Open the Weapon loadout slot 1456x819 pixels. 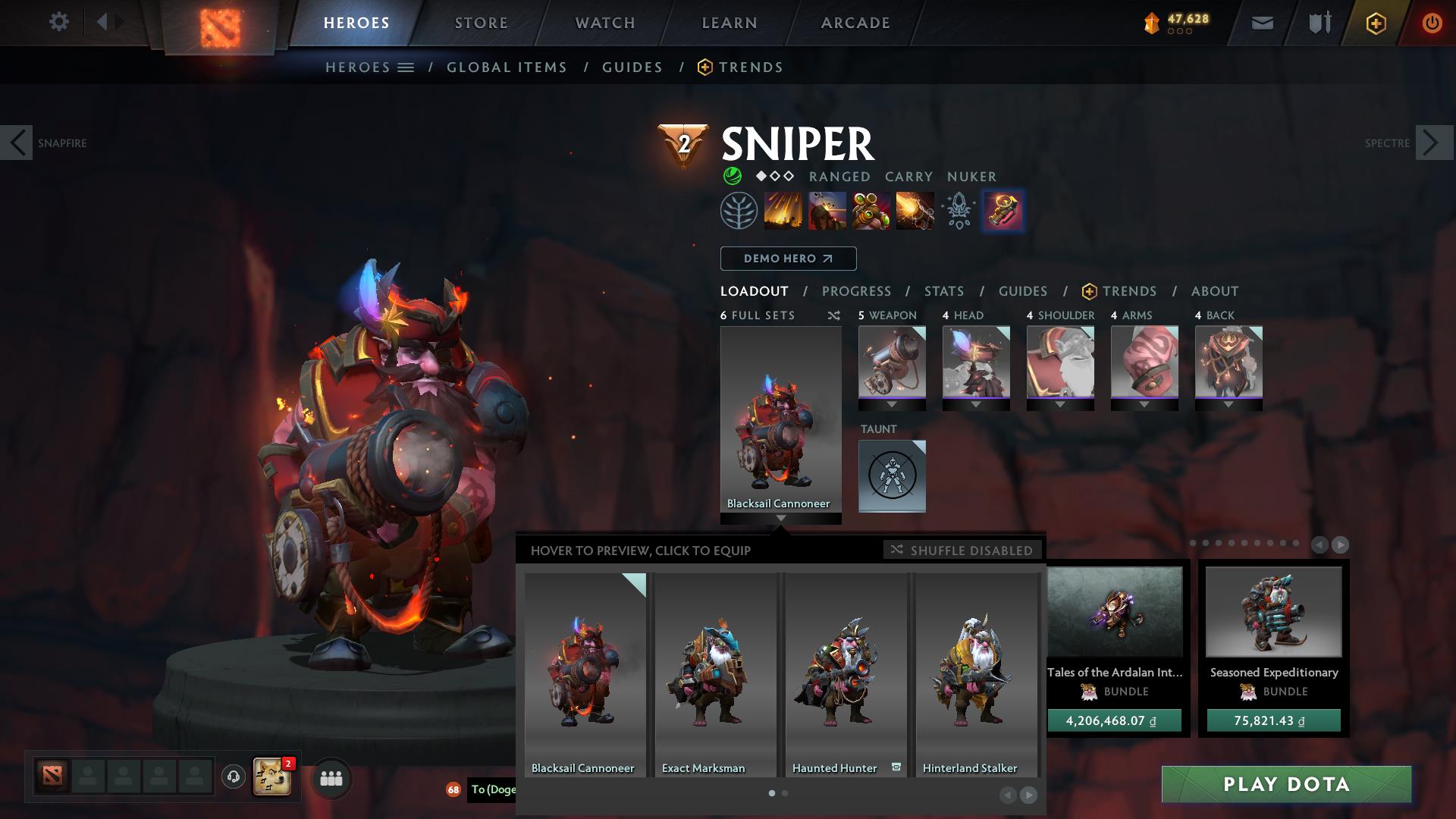[892, 363]
